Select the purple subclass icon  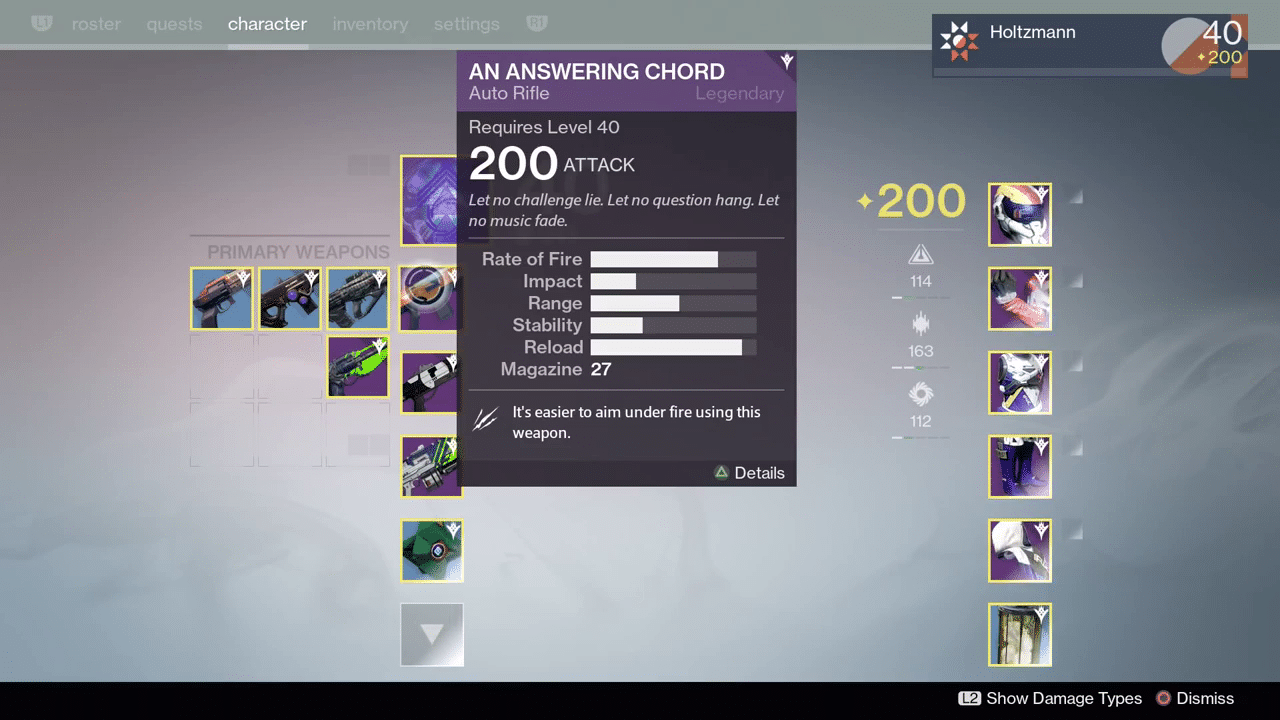[429, 200]
